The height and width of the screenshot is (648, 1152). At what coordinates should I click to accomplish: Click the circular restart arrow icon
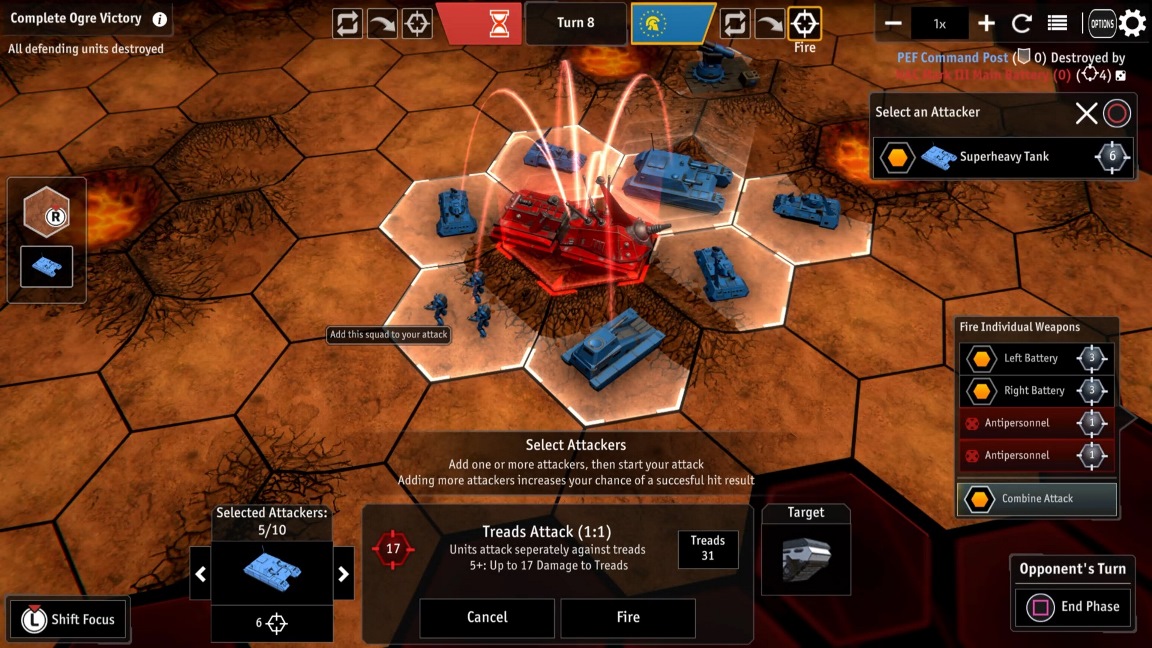1022,23
